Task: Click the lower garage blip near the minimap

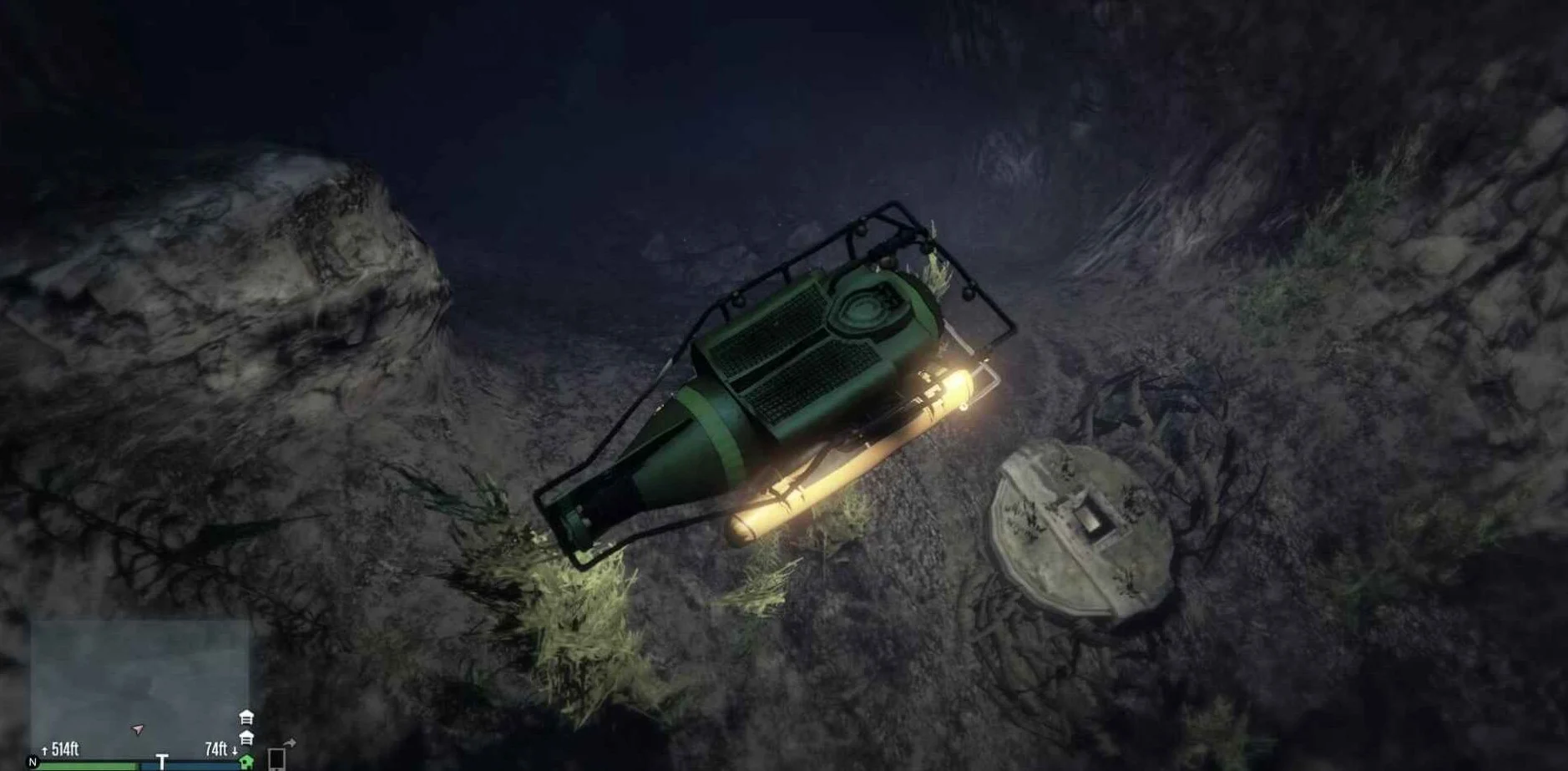Action: [x=245, y=737]
